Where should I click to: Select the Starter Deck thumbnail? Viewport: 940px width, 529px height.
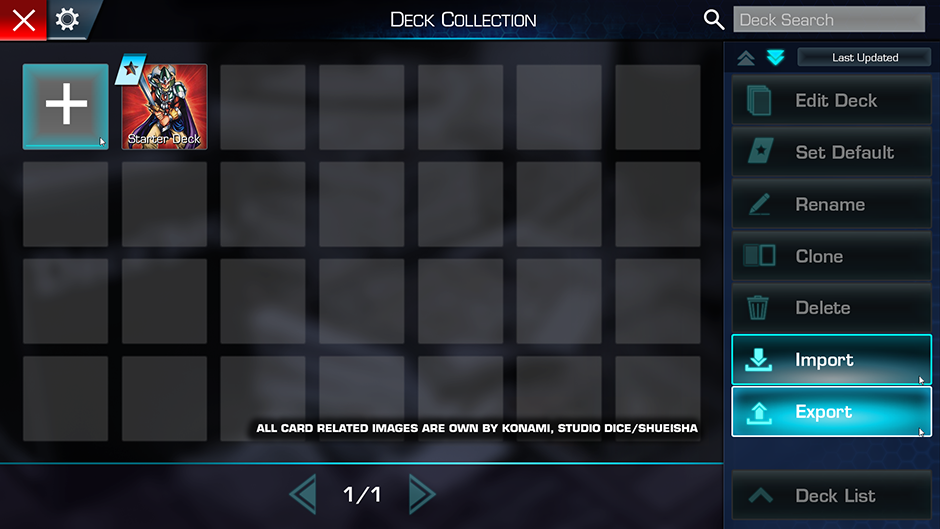pyautogui.click(x=164, y=106)
